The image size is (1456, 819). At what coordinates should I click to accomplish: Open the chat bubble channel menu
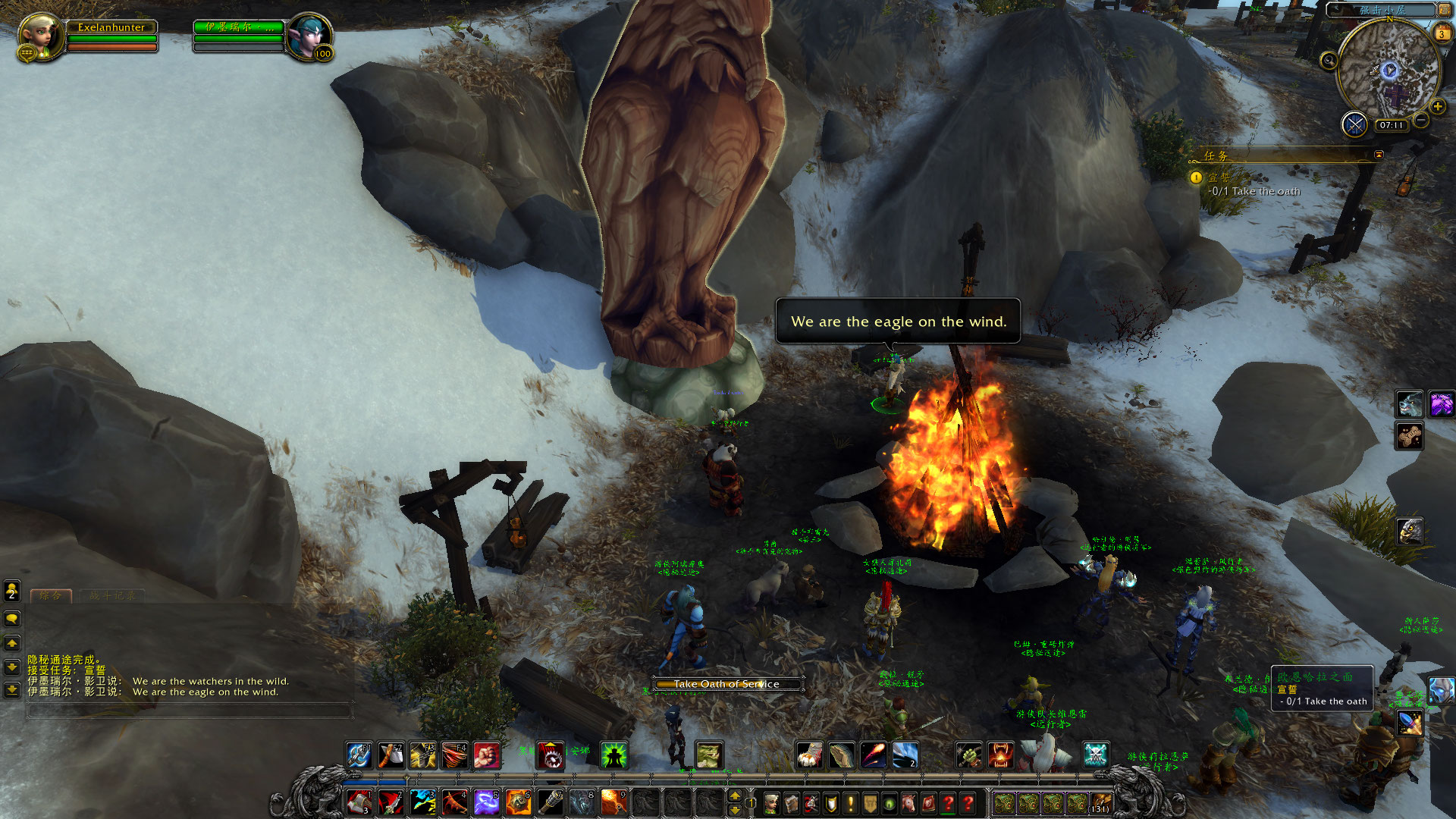point(12,619)
